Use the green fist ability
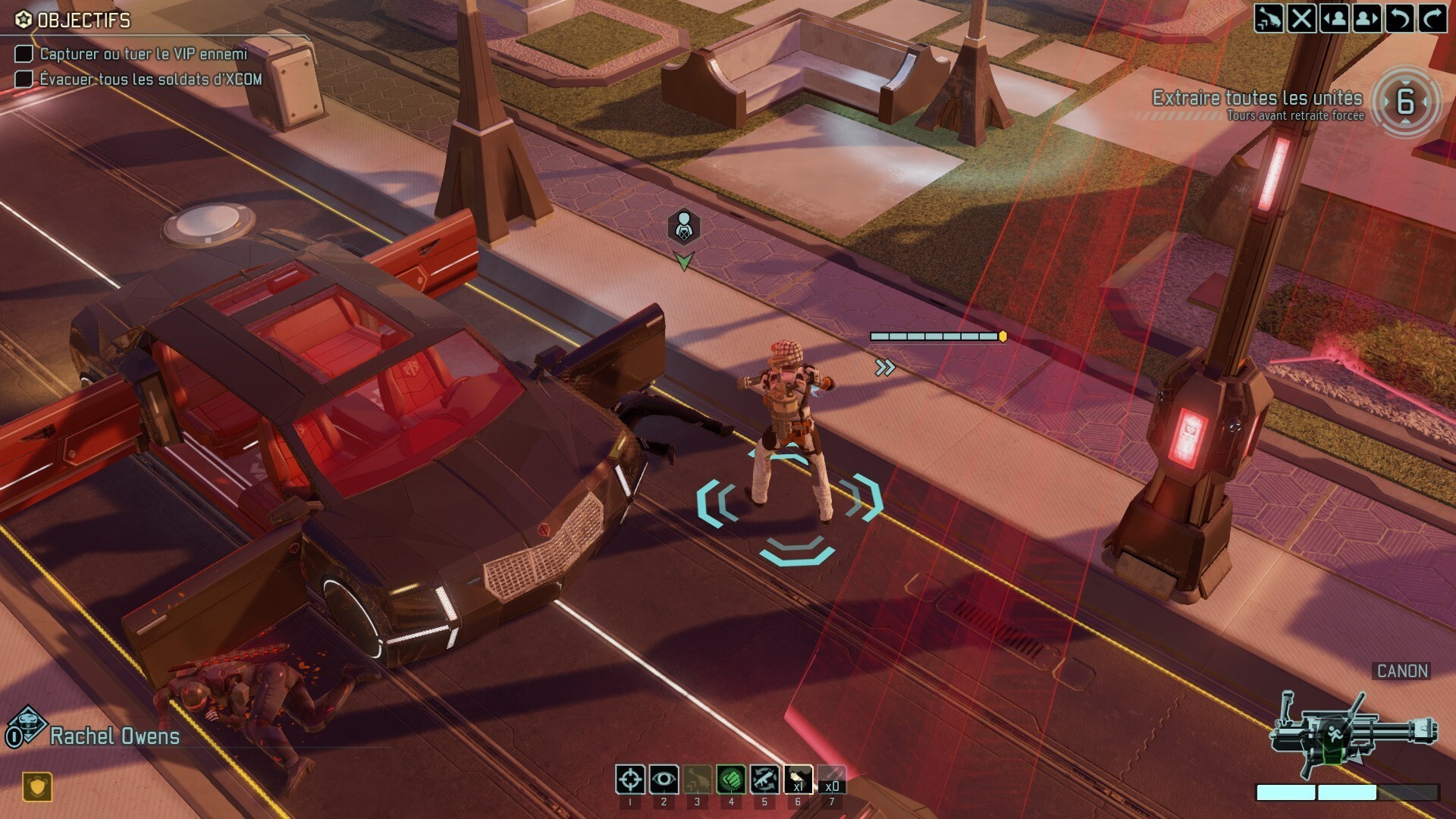The image size is (1456, 819). coord(731,779)
